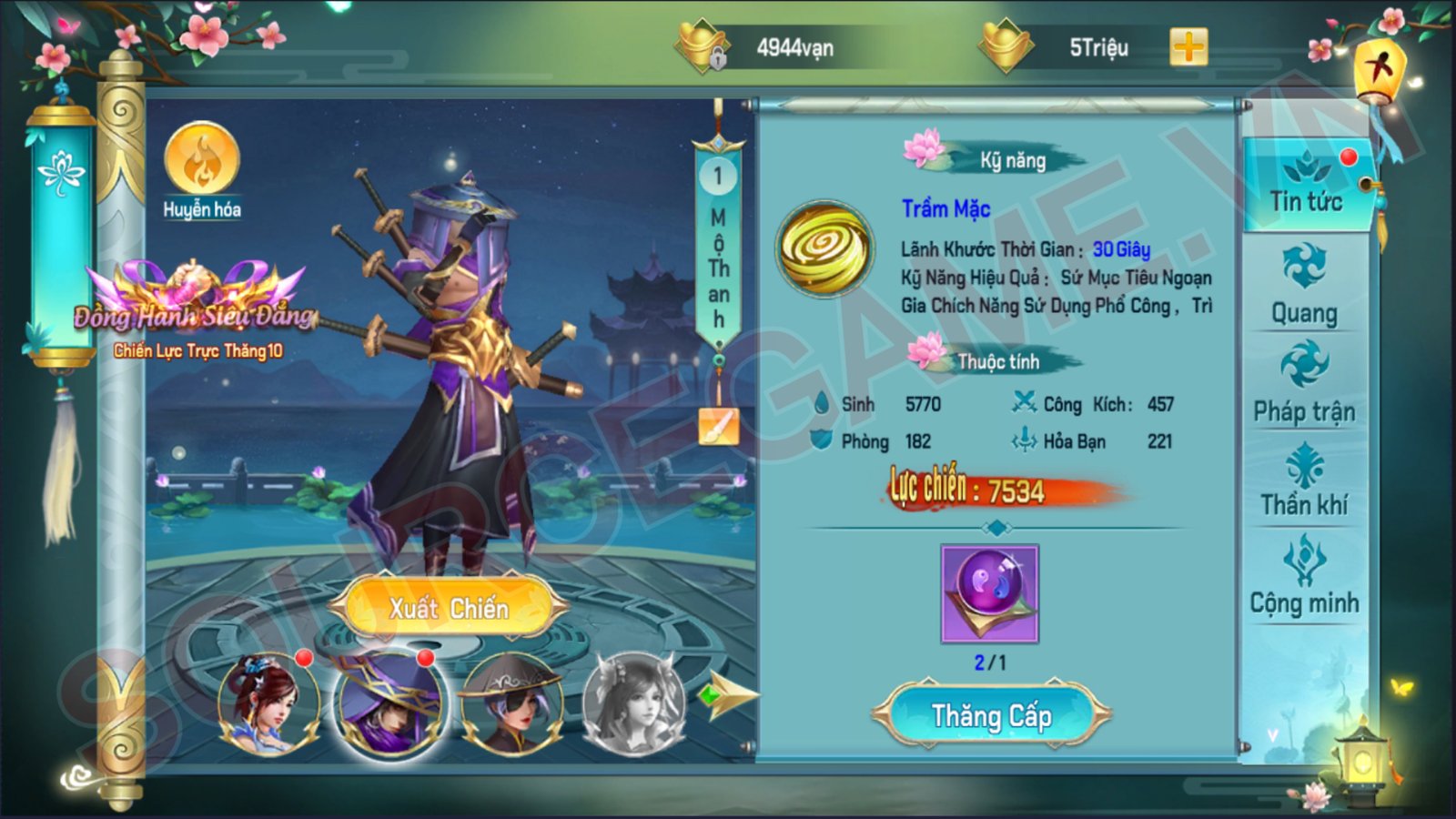Upgrade with the Thăng Cấp button
The image size is (1456, 819).
point(991,716)
